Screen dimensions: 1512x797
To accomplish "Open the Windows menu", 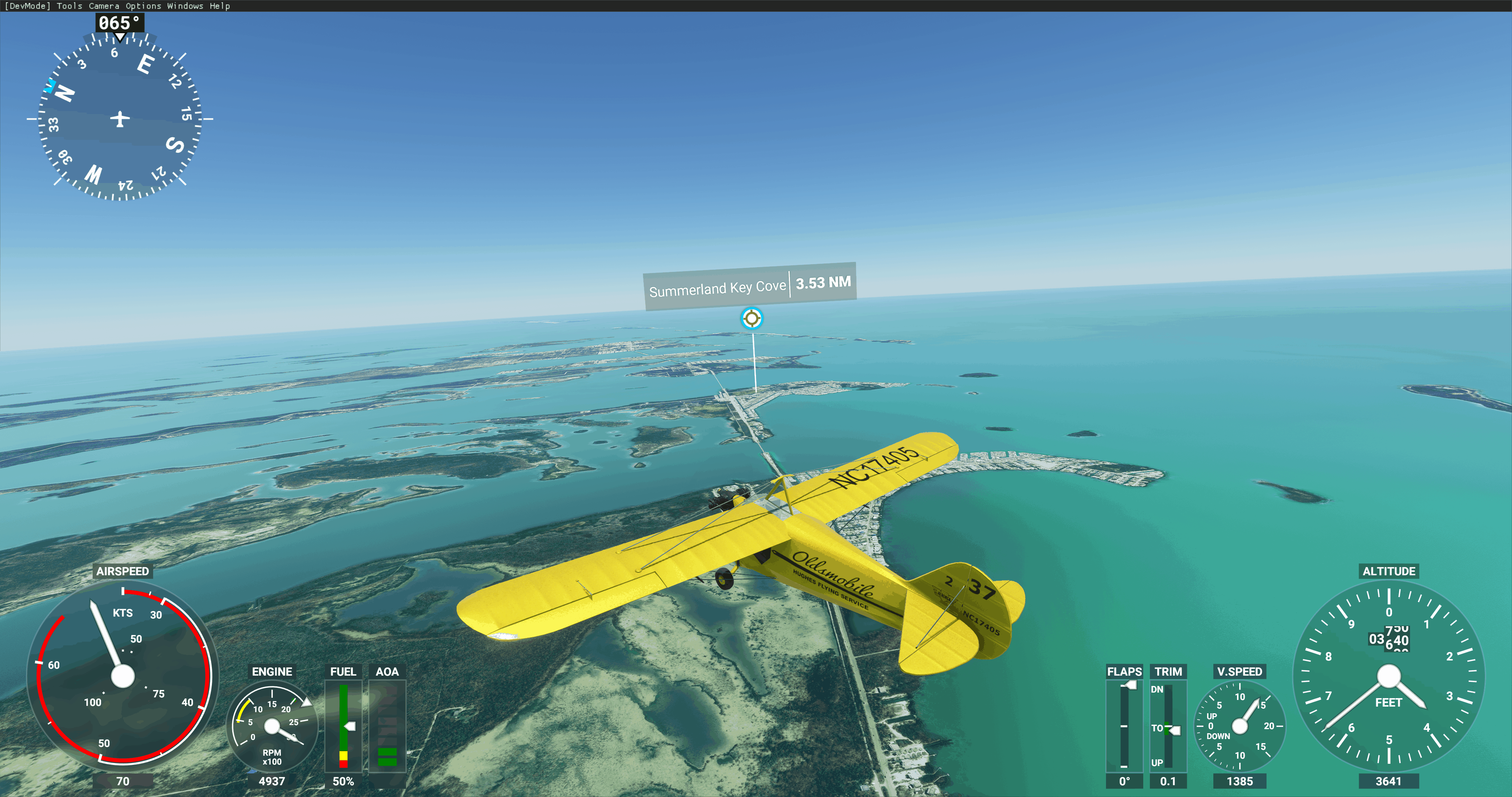I will tap(185, 6).
